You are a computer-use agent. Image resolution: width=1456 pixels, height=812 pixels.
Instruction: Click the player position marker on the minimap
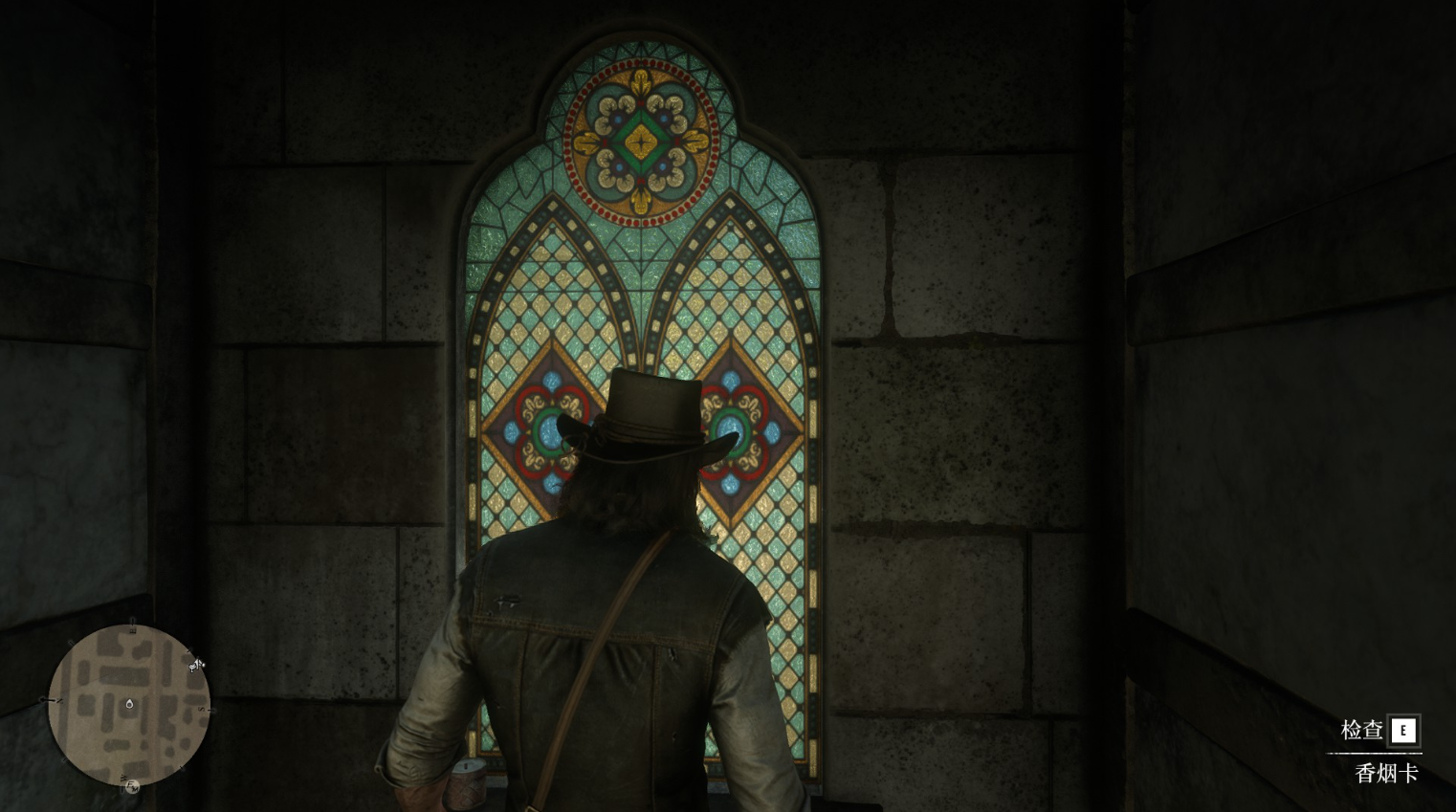[129, 704]
